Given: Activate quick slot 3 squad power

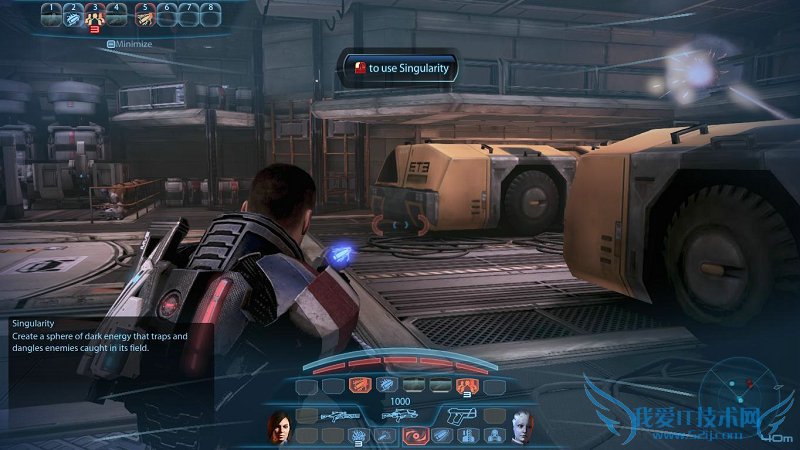Looking at the screenshot, I should pyautogui.click(x=96, y=16).
